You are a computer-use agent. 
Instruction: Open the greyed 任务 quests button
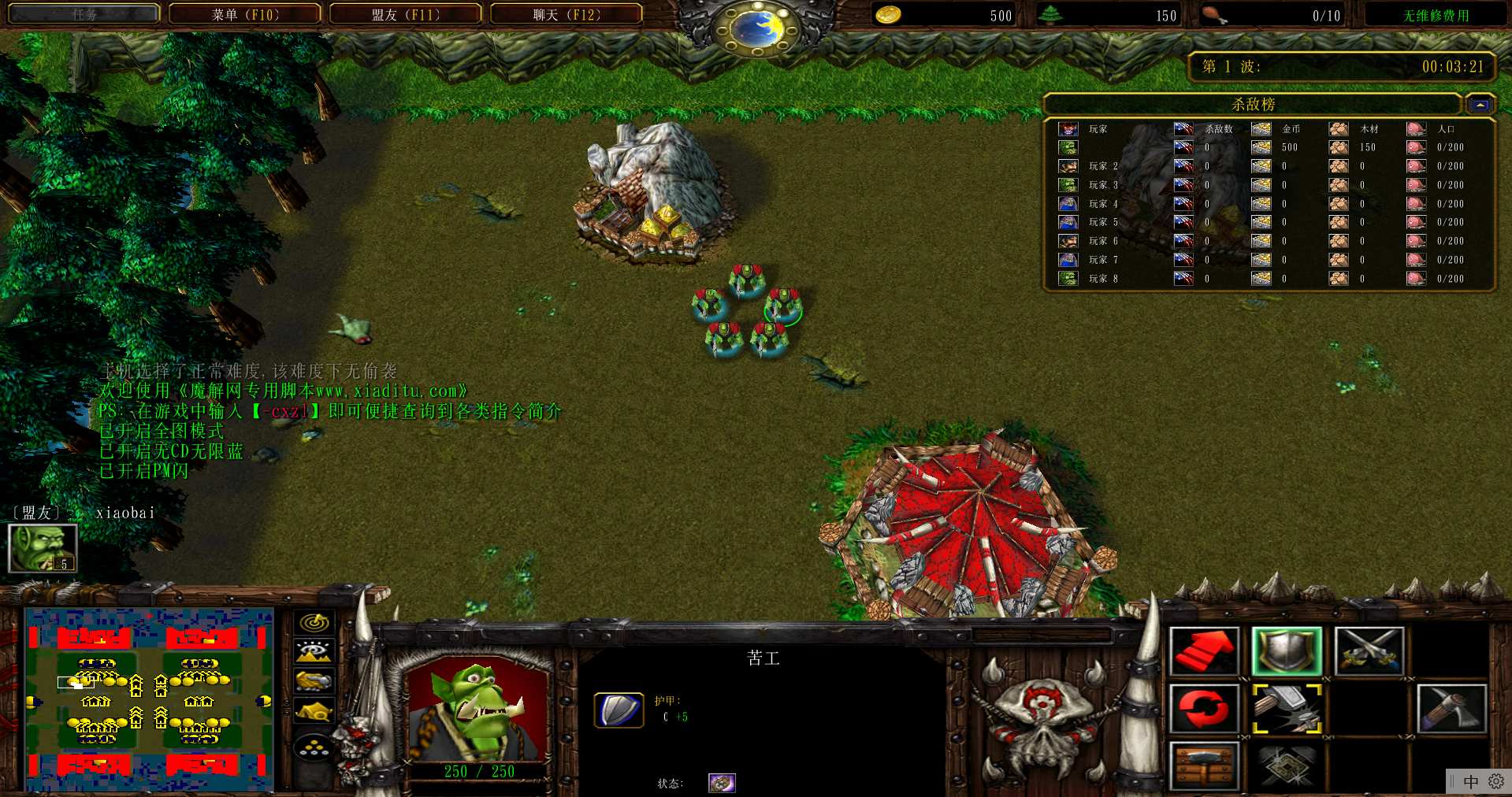[84, 14]
